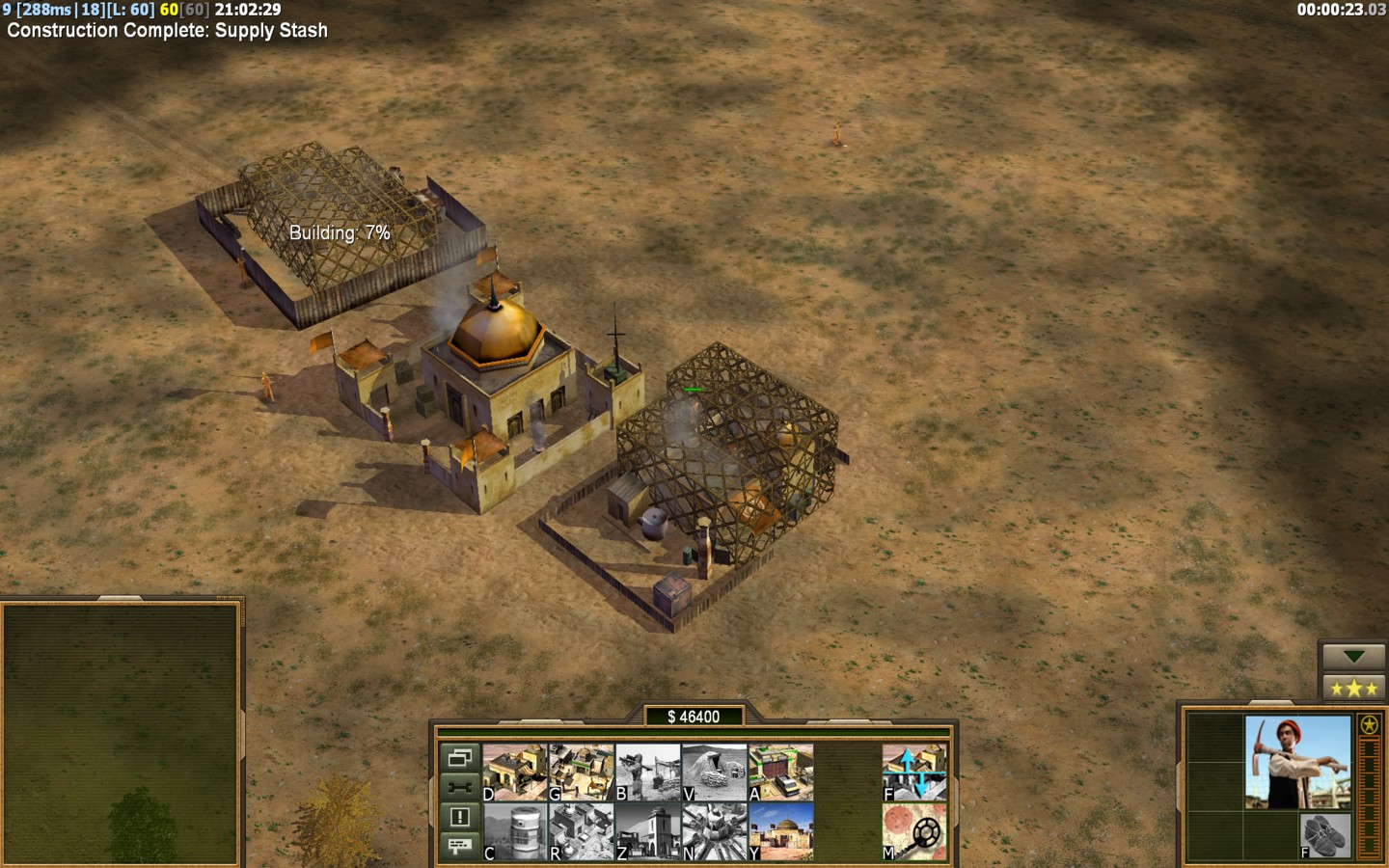
Task: Select the Supply Stash build icon
Action: click(x=581, y=772)
